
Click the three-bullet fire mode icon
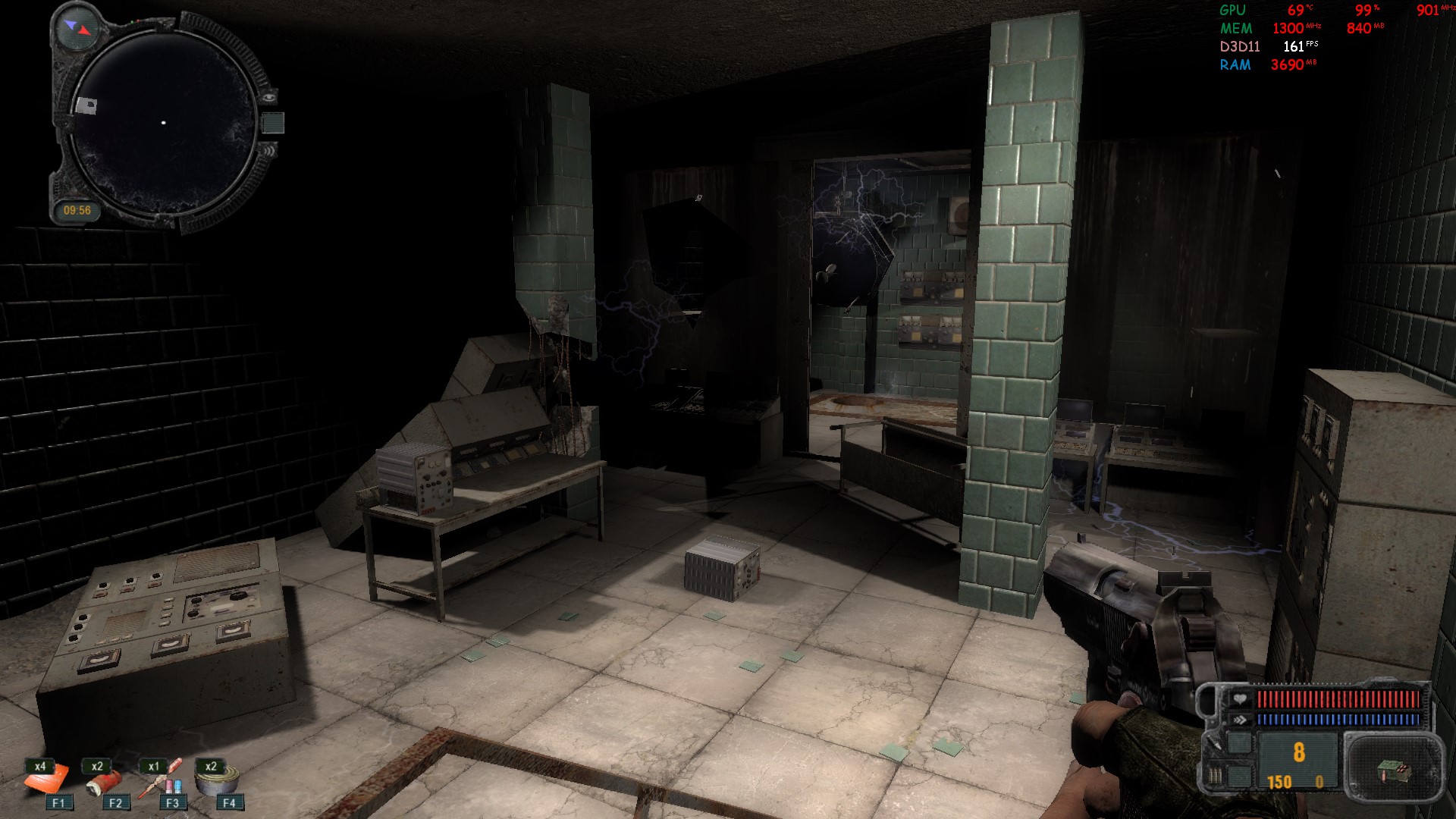point(1216,777)
